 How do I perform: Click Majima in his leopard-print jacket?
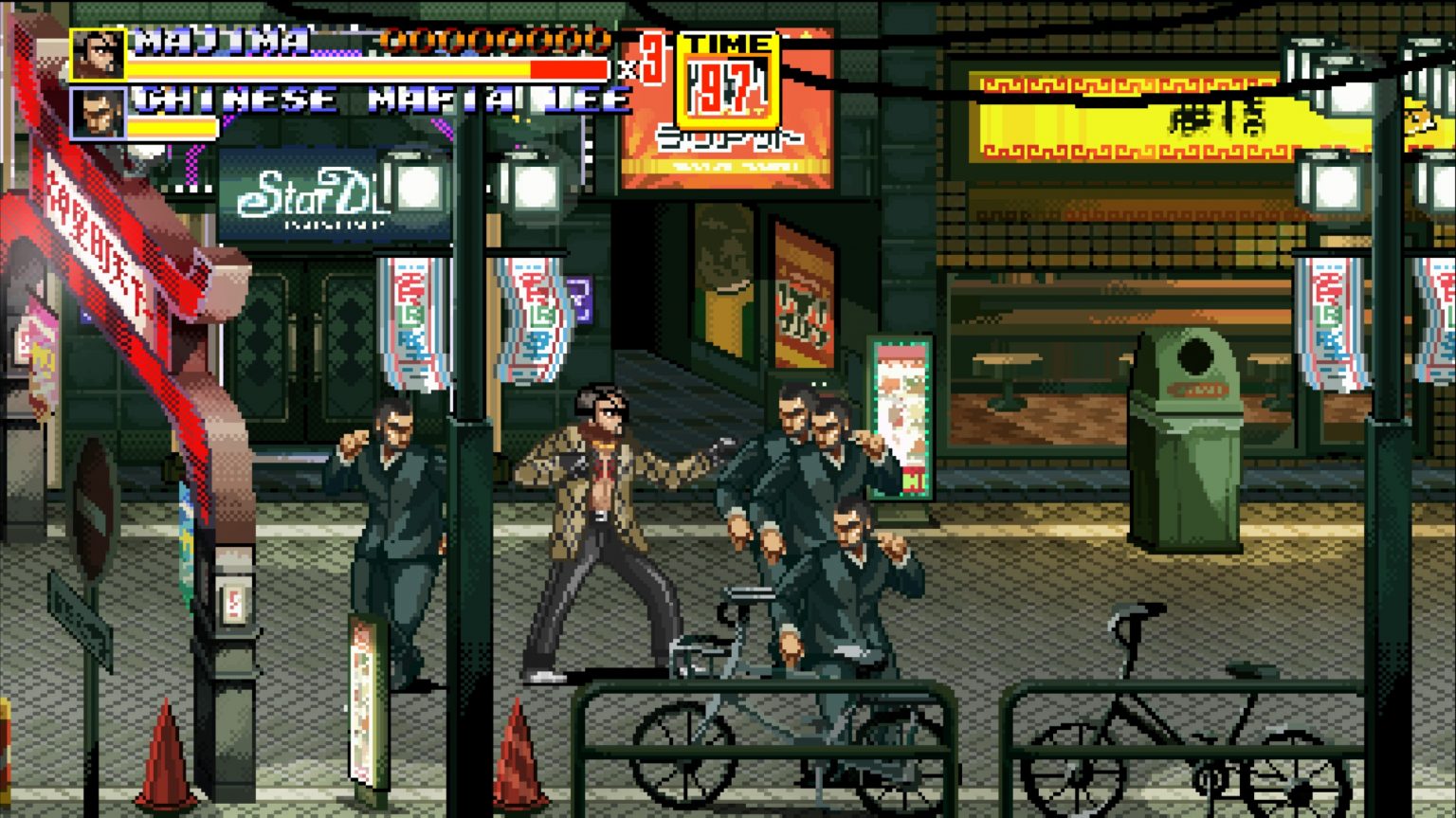pos(607,521)
